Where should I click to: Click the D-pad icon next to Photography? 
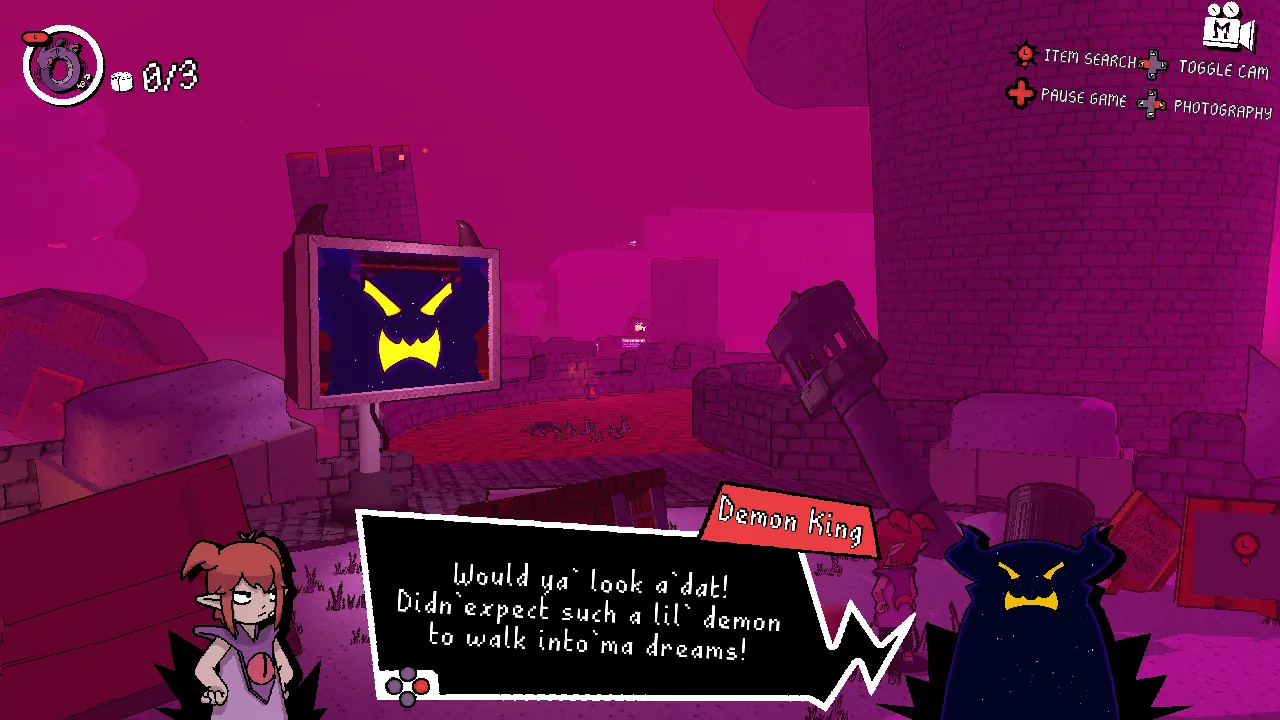point(1152,103)
